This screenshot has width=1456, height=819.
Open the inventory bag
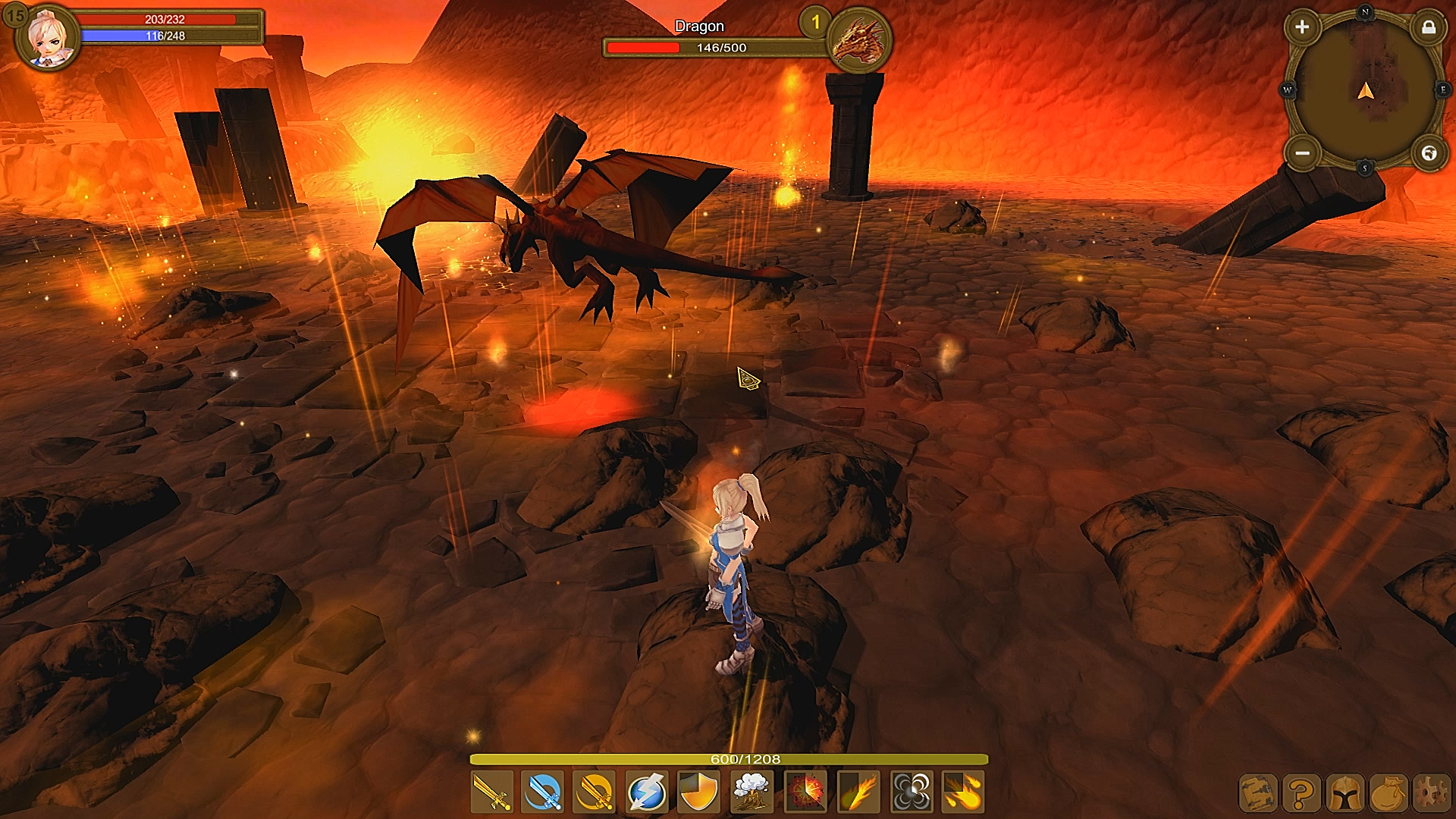(x=1389, y=794)
